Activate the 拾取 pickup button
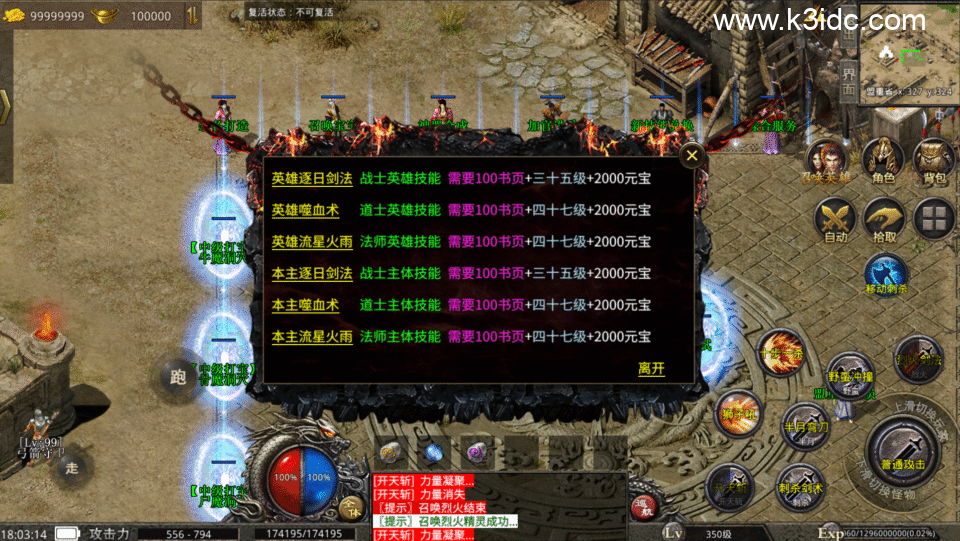960x541 pixels. 885,220
